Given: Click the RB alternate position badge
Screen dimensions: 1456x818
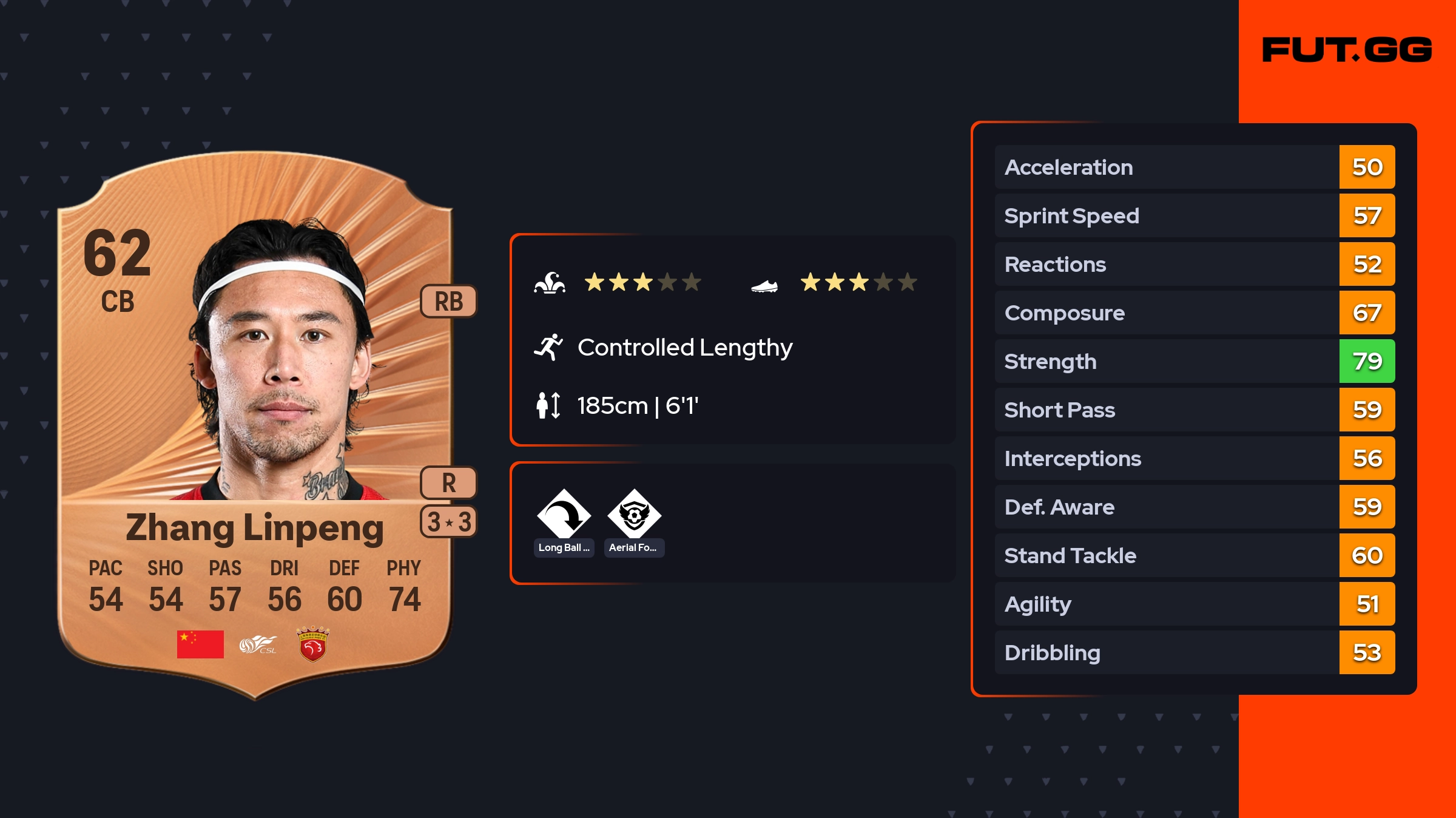Looking at the screenshot, I should coord(448,301).
